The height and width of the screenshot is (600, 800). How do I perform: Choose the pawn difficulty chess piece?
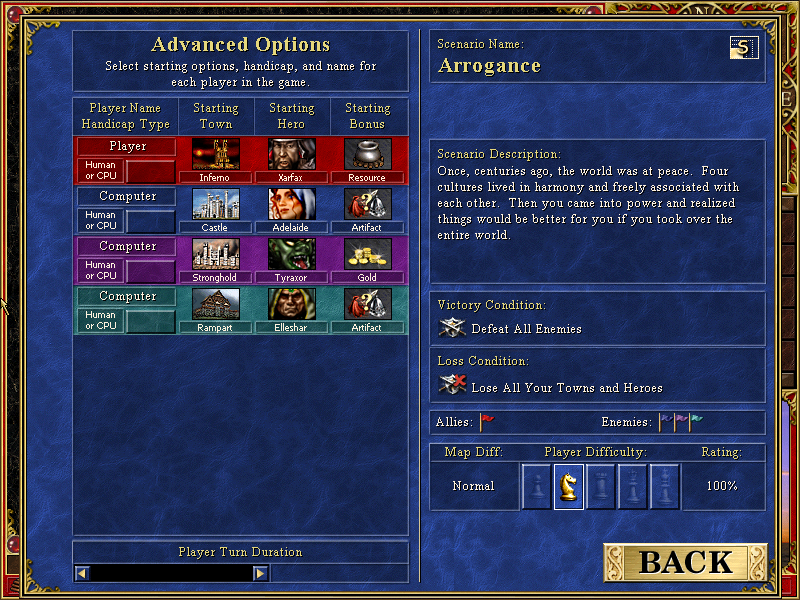pyautogui.click(x=537, y=487)
